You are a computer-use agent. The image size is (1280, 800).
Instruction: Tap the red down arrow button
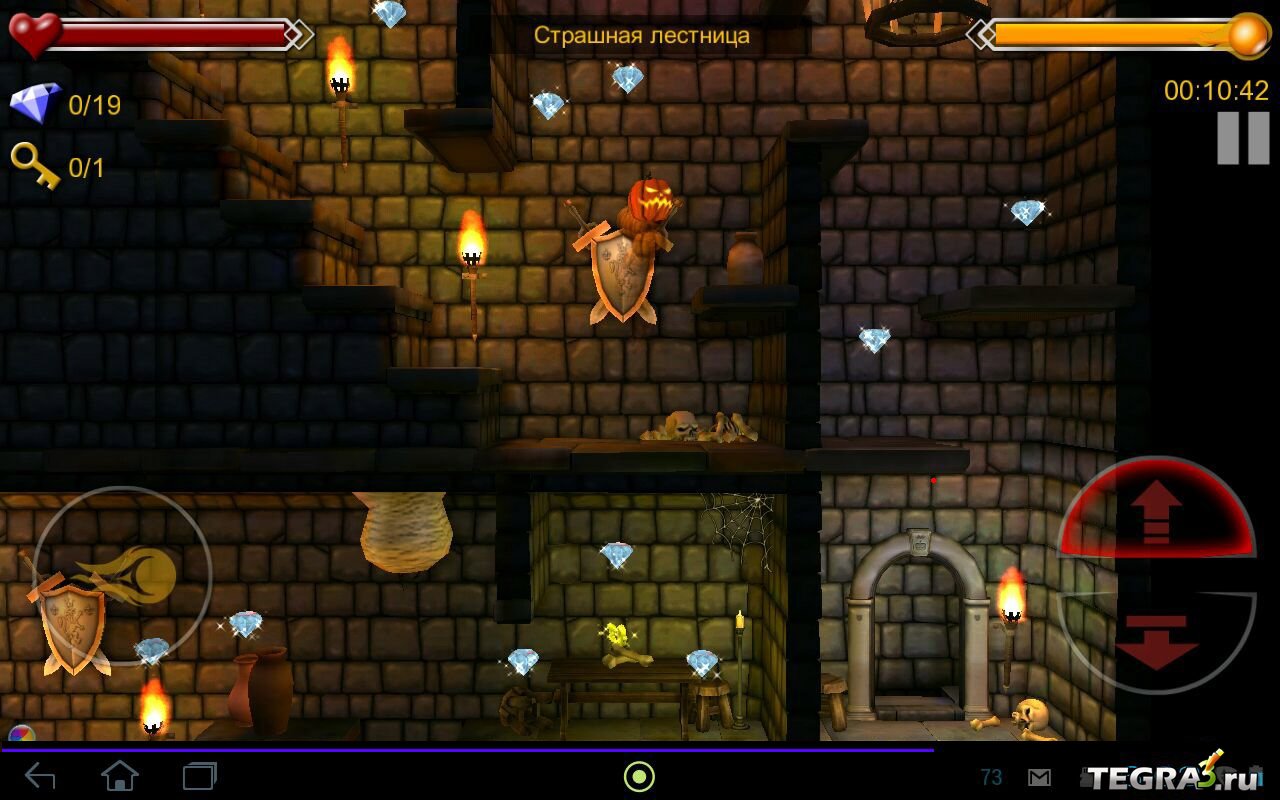(1156, 640)
